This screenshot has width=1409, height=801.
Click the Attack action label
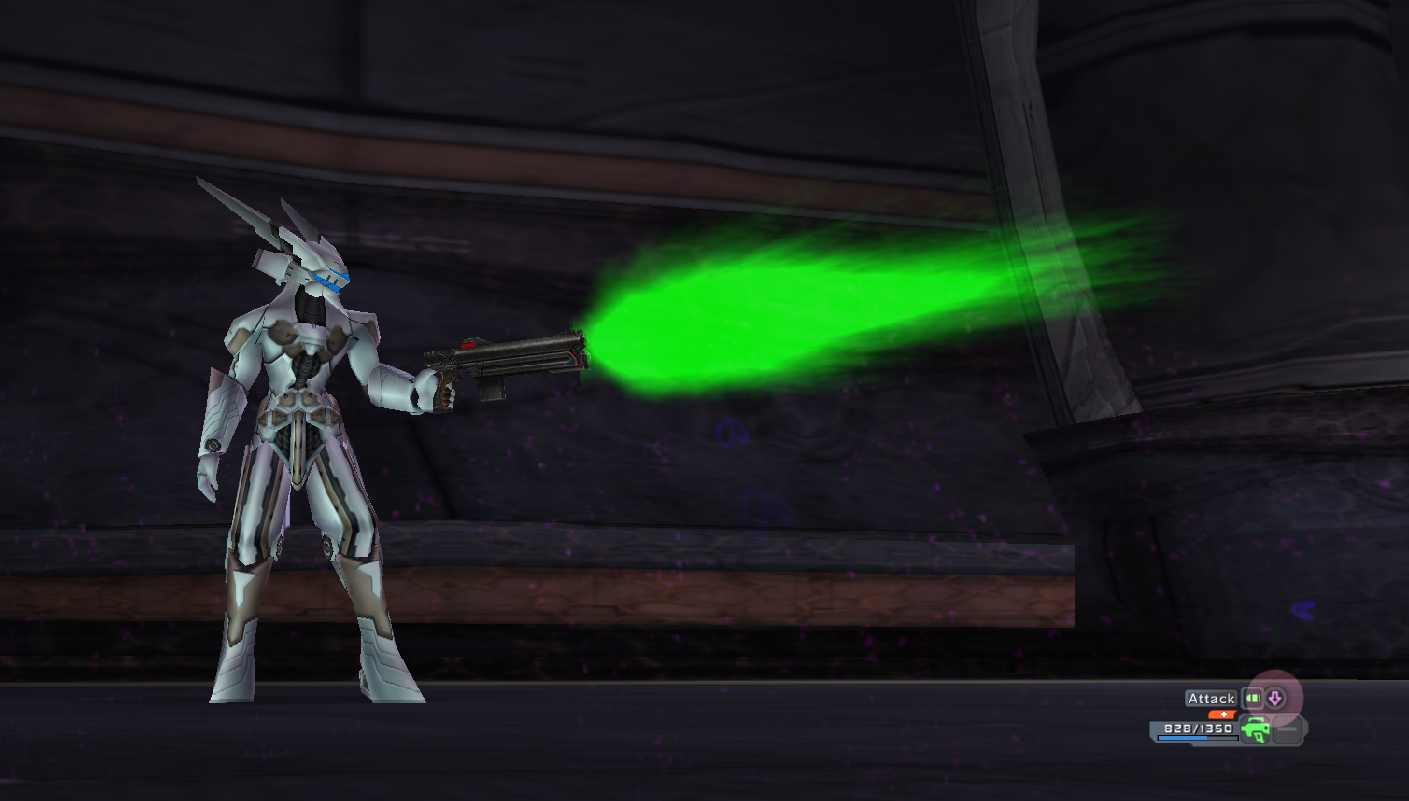(1211, 698)
